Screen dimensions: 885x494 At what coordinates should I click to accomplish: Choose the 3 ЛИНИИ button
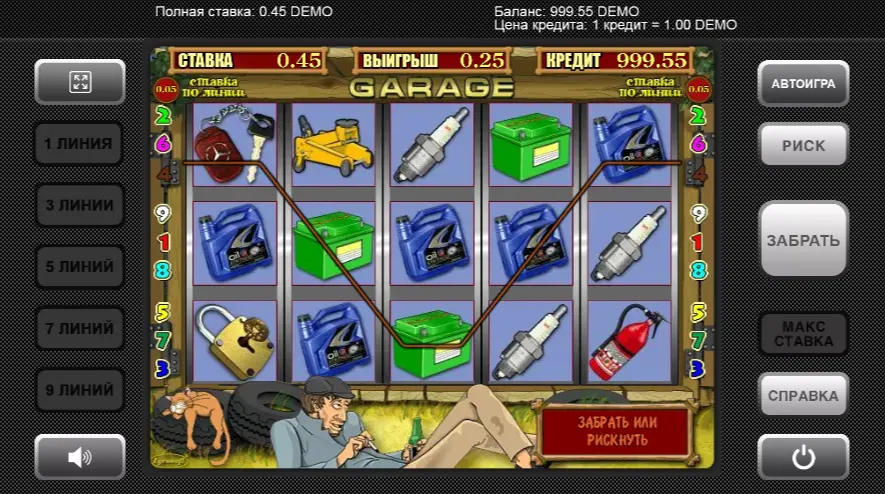(x=79, y=205)
